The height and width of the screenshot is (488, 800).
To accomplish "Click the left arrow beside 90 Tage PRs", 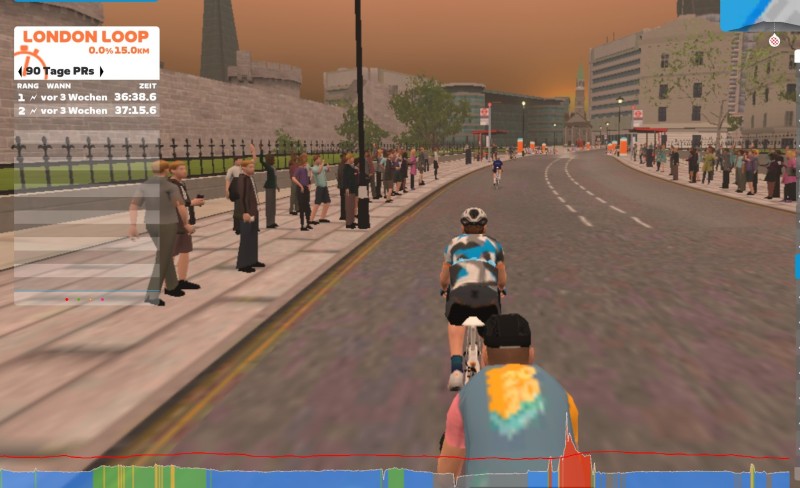I will click(x=20, y=72).
